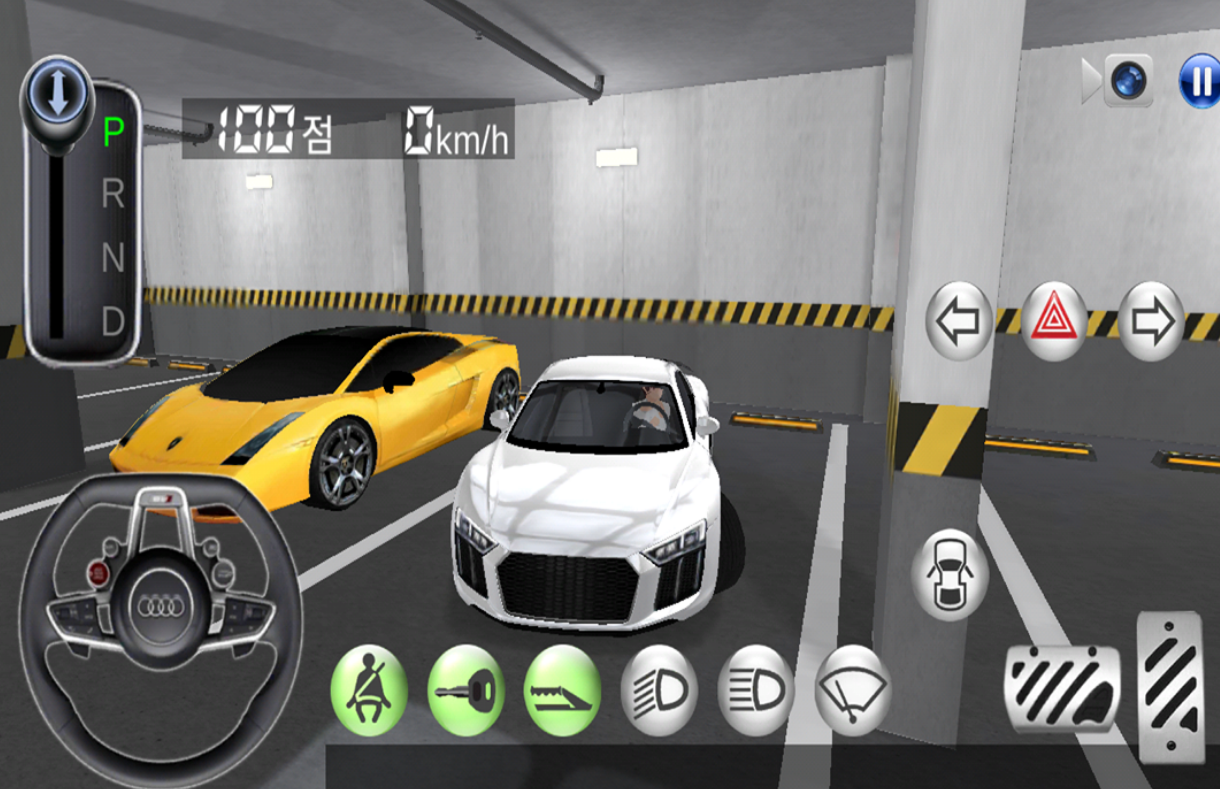Shift the gear to N

tap(113, 259)
